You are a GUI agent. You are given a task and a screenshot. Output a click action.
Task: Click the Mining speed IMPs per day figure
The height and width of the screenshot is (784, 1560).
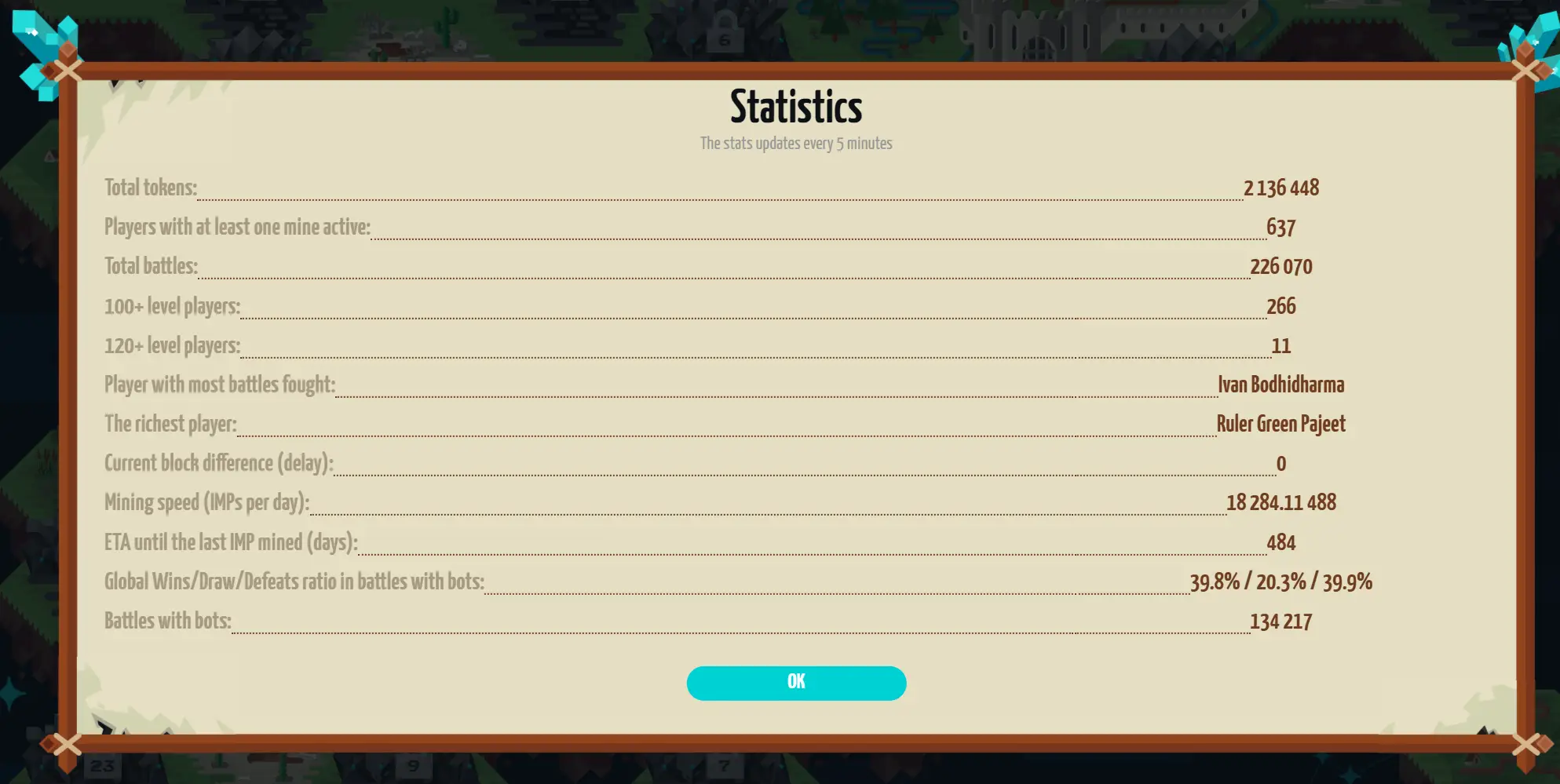point(1283,502)
